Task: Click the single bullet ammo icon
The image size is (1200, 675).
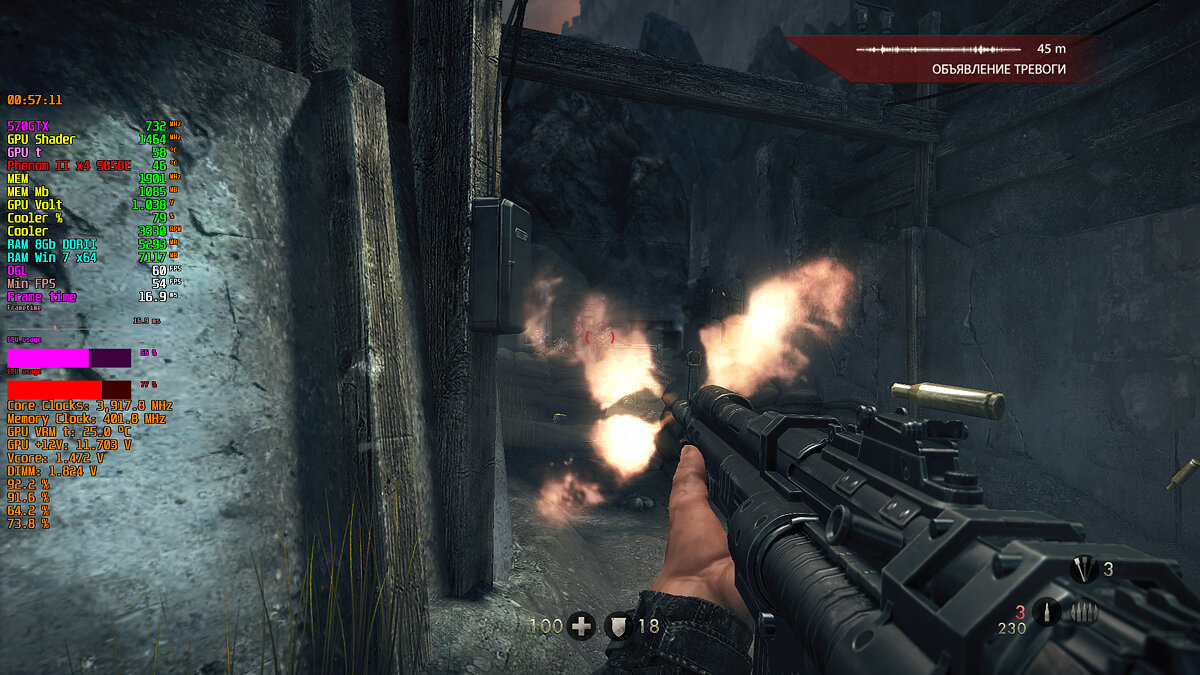Action: 1046,612
